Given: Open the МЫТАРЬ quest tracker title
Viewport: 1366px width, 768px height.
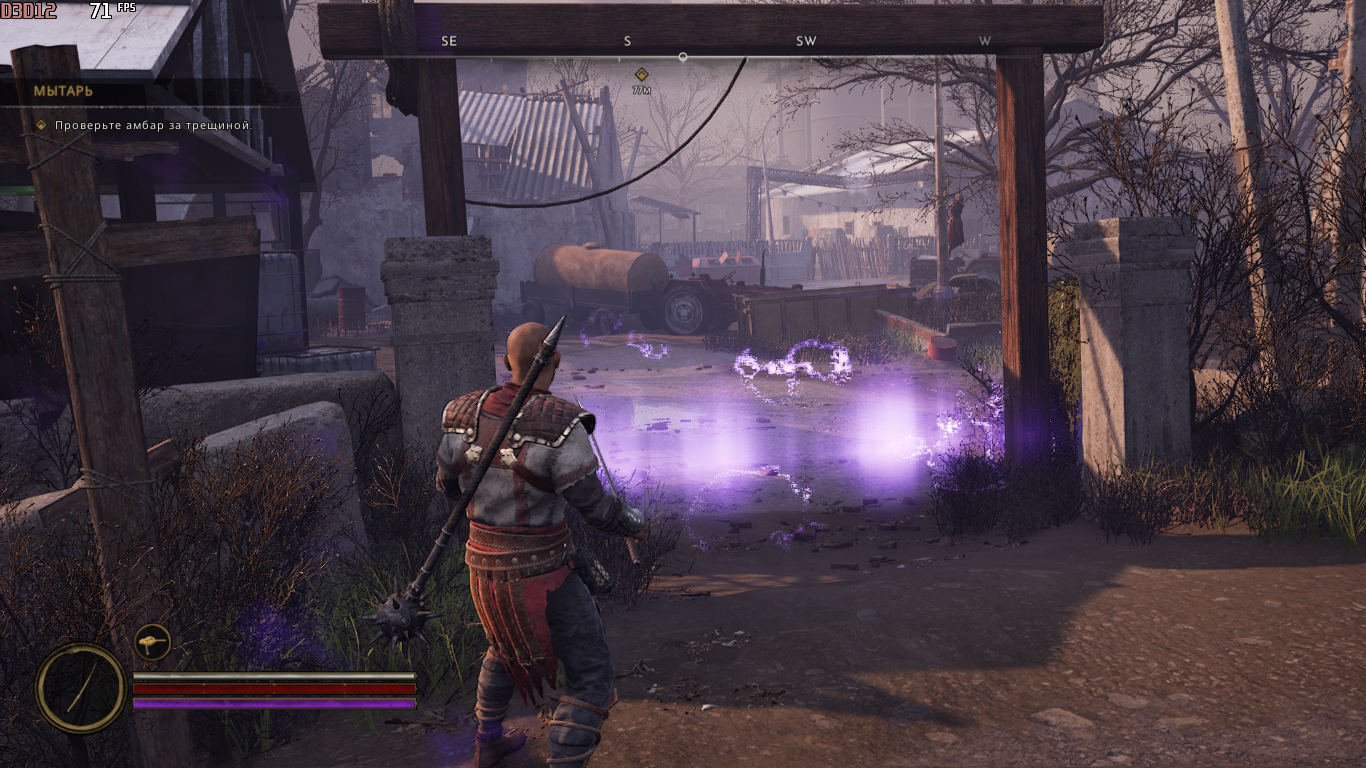Looking at the screenshot, I should [64, 91].
